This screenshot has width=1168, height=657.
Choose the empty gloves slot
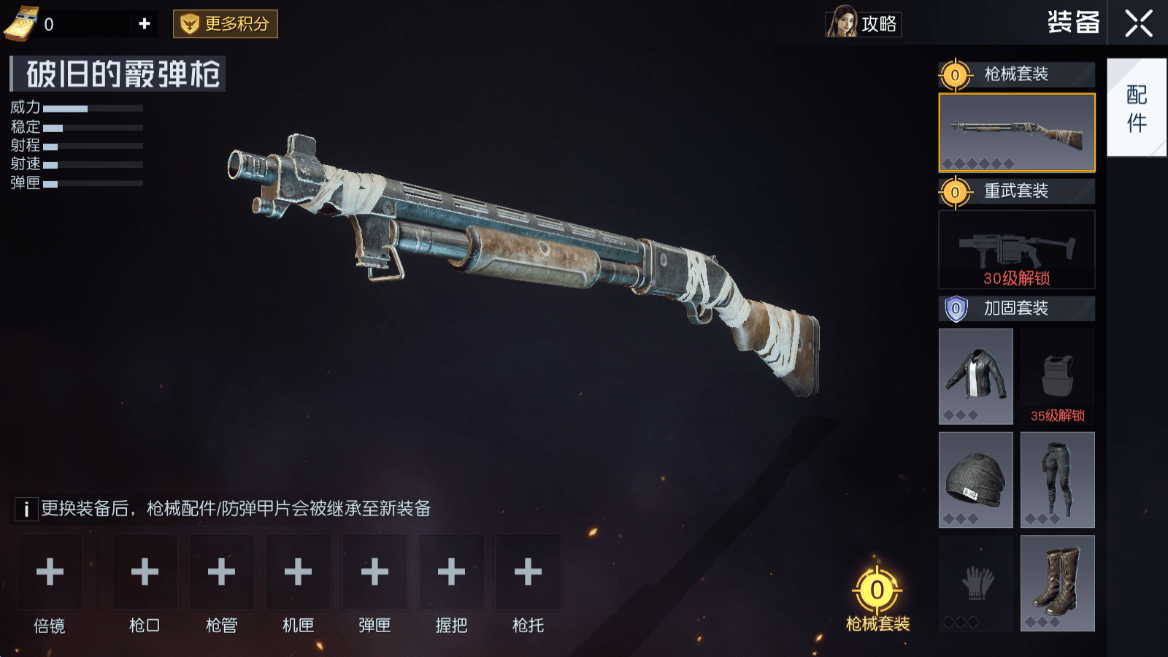pos(976,583)
